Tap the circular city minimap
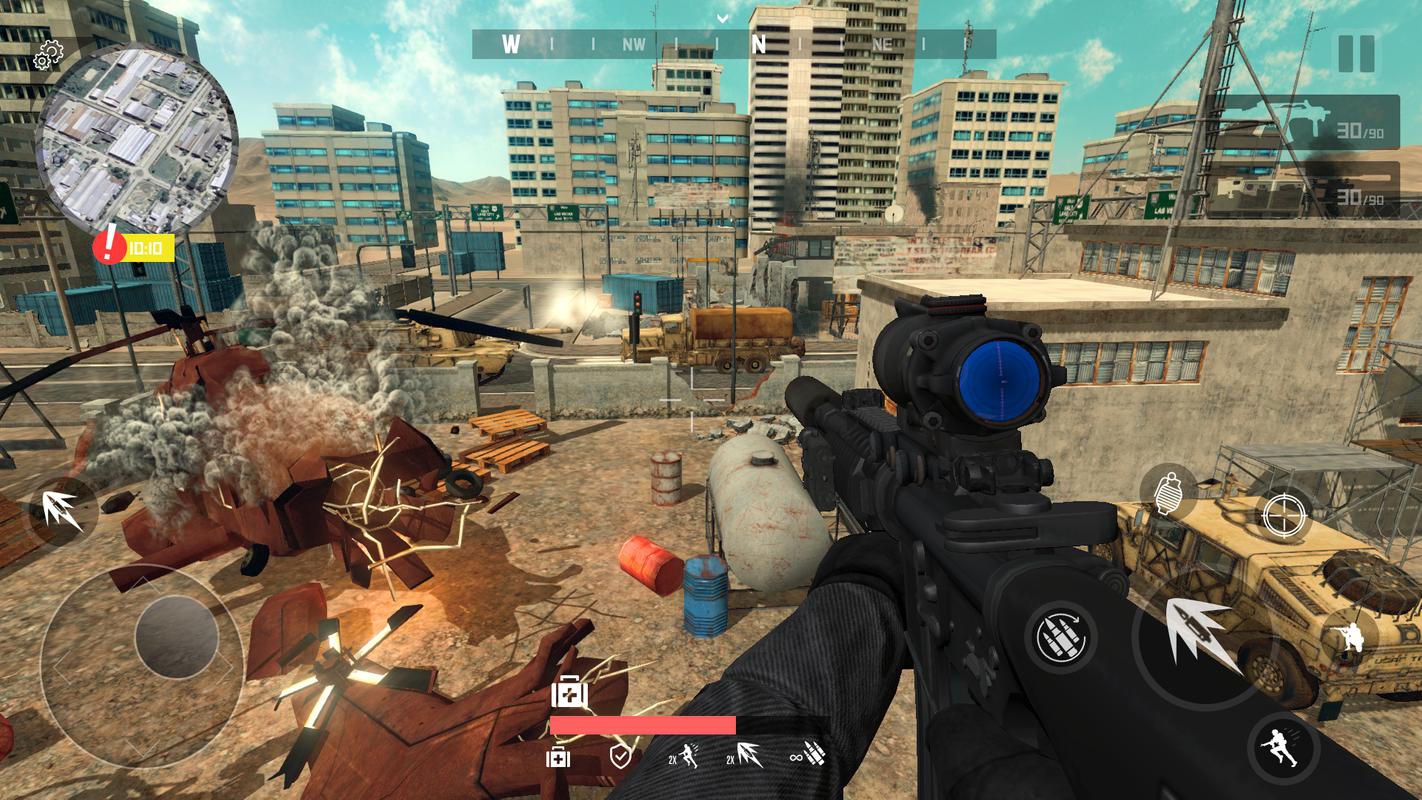The height and width of the screenshot is (800, 1422). click(x=136, y=139)
